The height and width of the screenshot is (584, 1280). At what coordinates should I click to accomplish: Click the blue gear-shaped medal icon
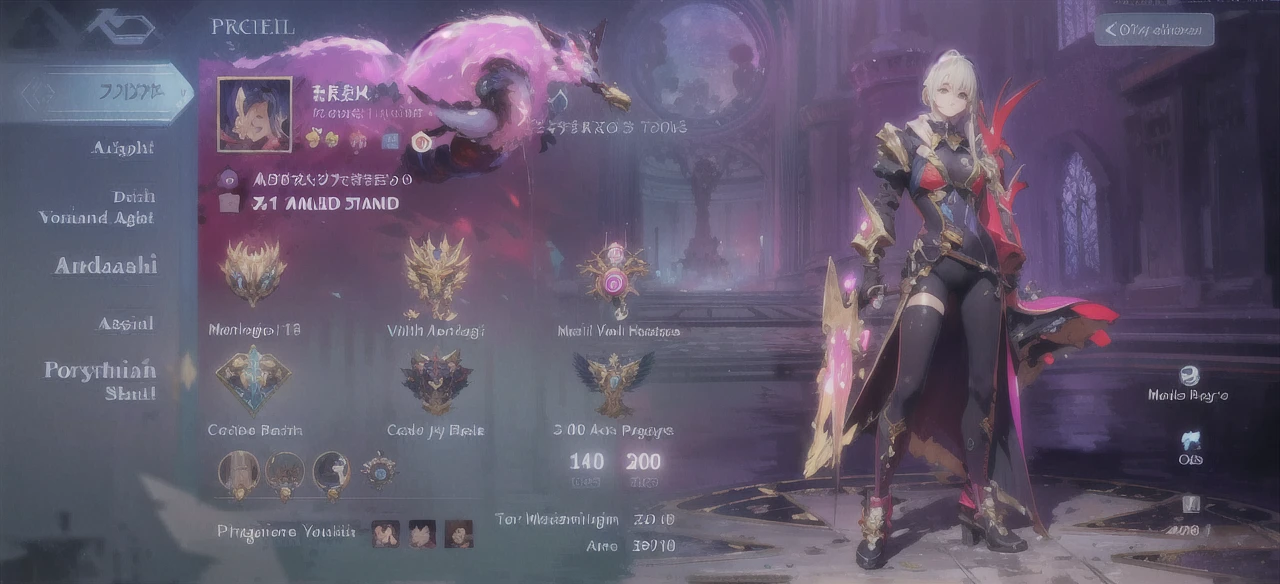380,470
